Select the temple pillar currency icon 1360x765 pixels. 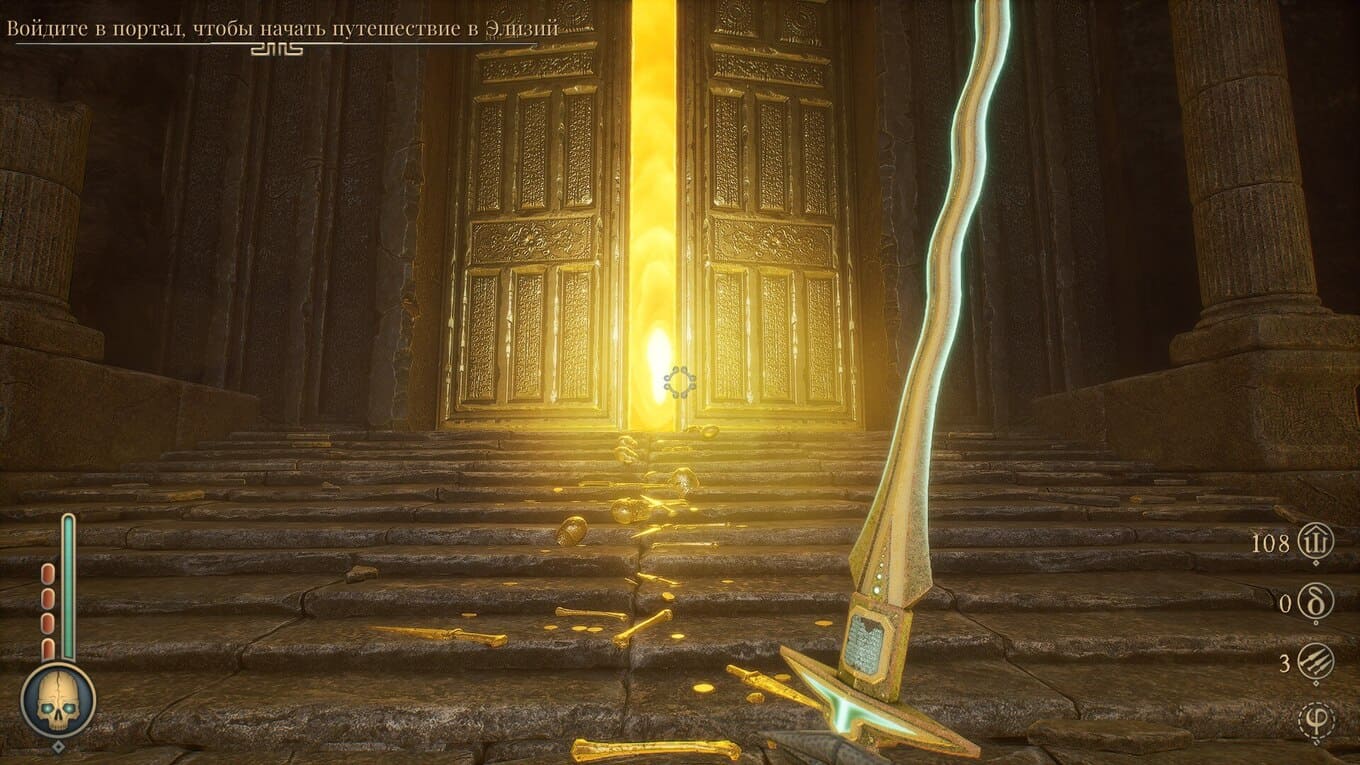click(1315, 543)
